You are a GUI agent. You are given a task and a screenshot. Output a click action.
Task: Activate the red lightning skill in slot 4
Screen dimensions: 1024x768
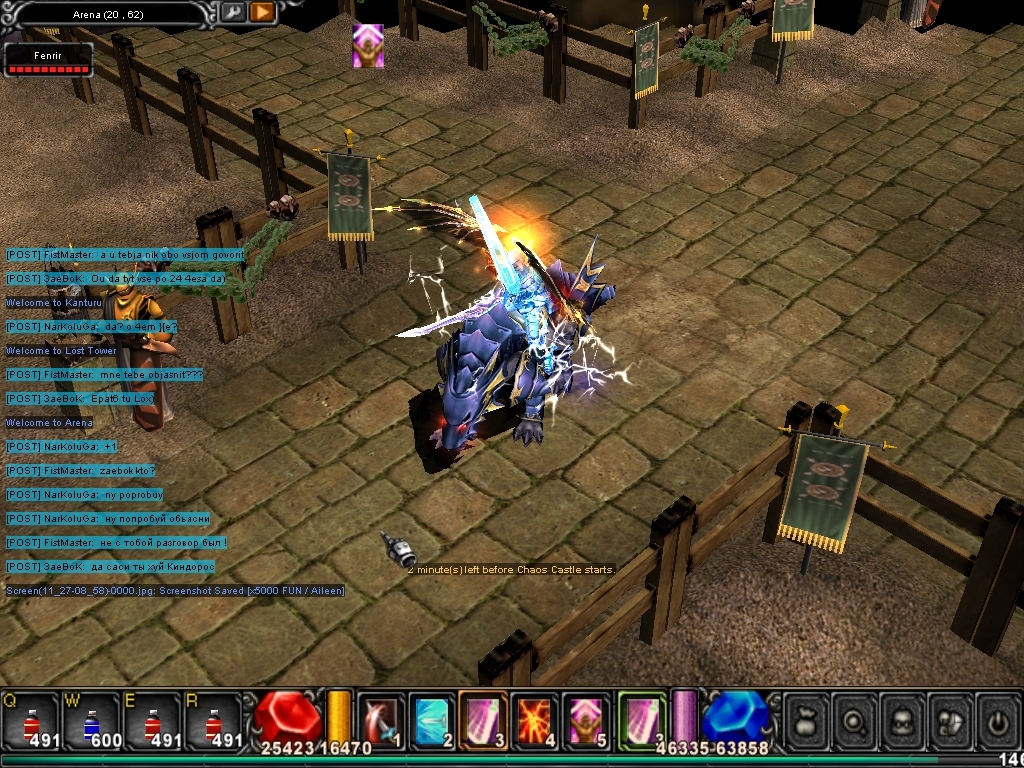pos(536,718)
